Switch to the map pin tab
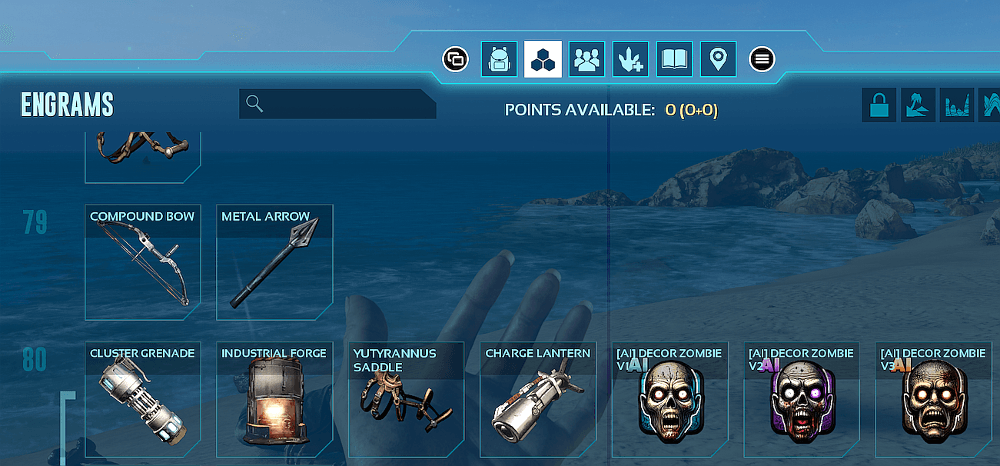 pyautogui.click(x=717, y=59)
